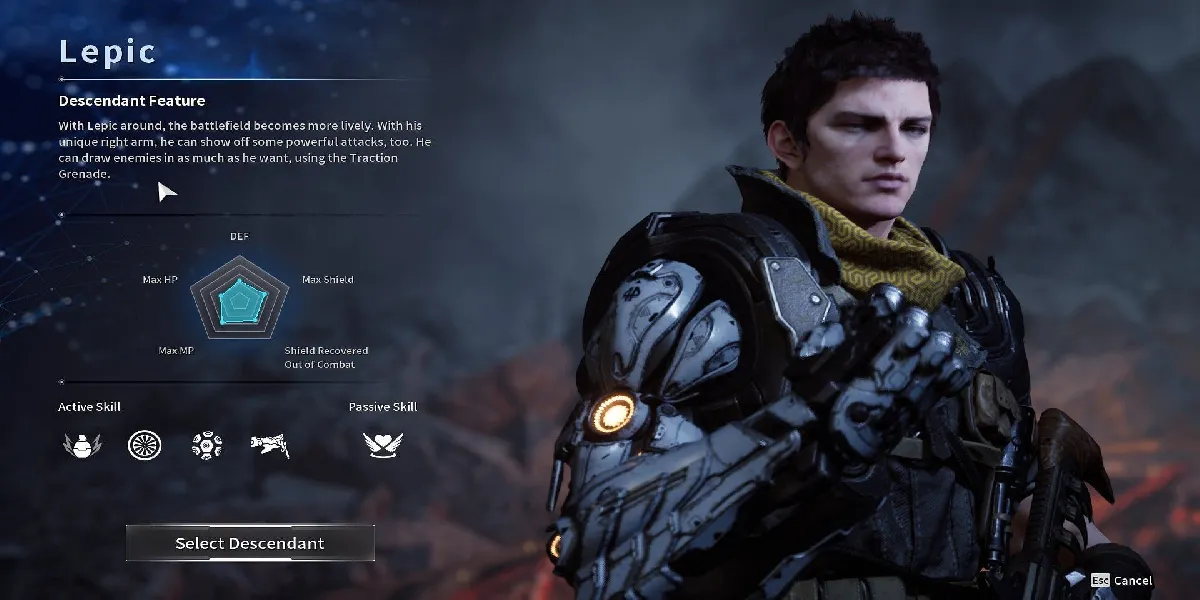Viewport: 1200px width, 600px height.
Task: Click the Select Descendant button
Action: [x=250, y=543]
